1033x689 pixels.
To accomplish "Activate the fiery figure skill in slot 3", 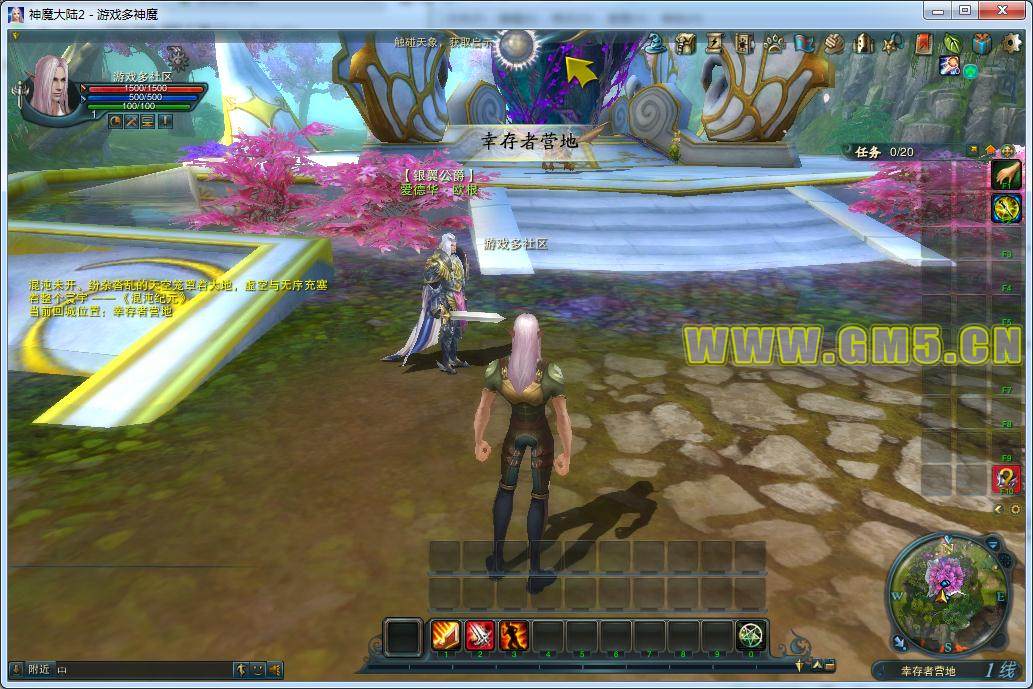I will (x=514, y=635).
